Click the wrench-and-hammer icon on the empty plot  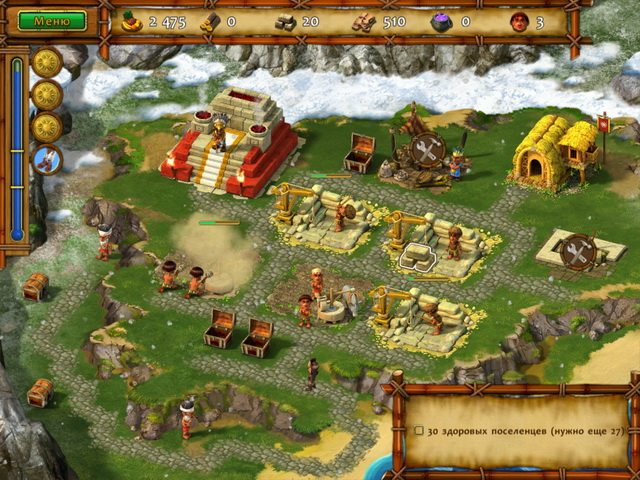coord(578,252)
